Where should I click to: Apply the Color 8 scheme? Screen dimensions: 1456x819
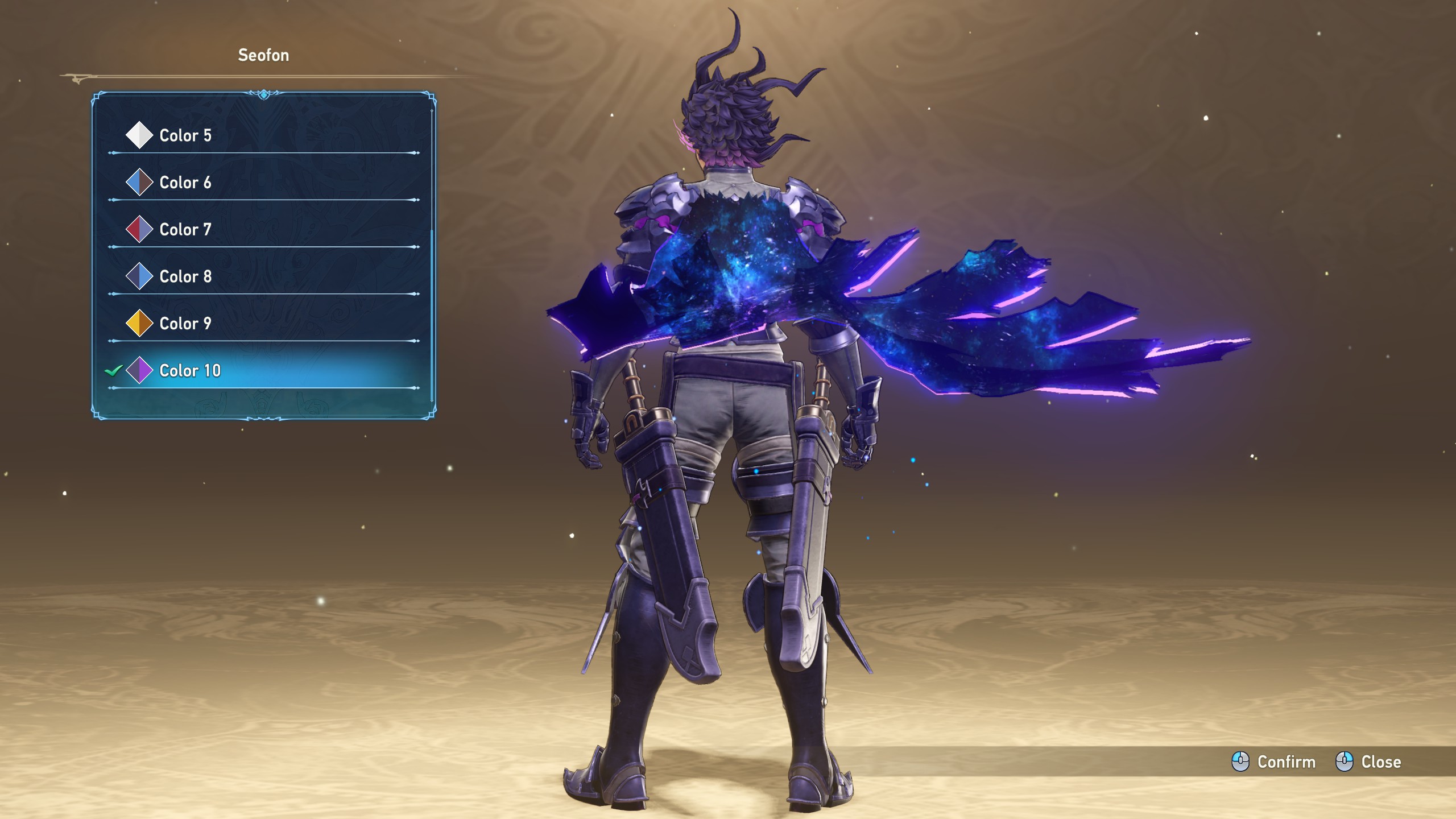[185, 277]
